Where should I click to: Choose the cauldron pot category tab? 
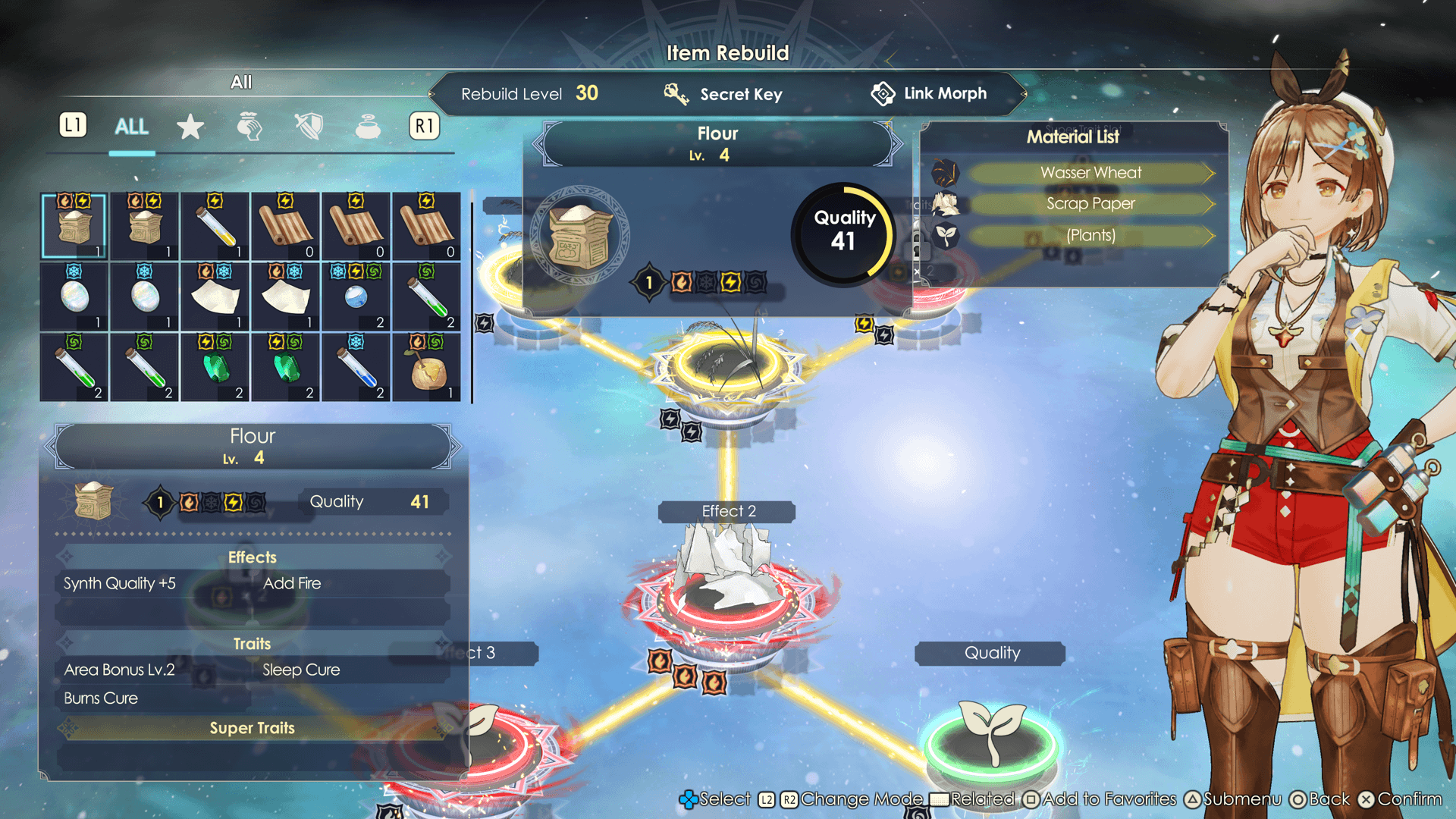point(368,127)
